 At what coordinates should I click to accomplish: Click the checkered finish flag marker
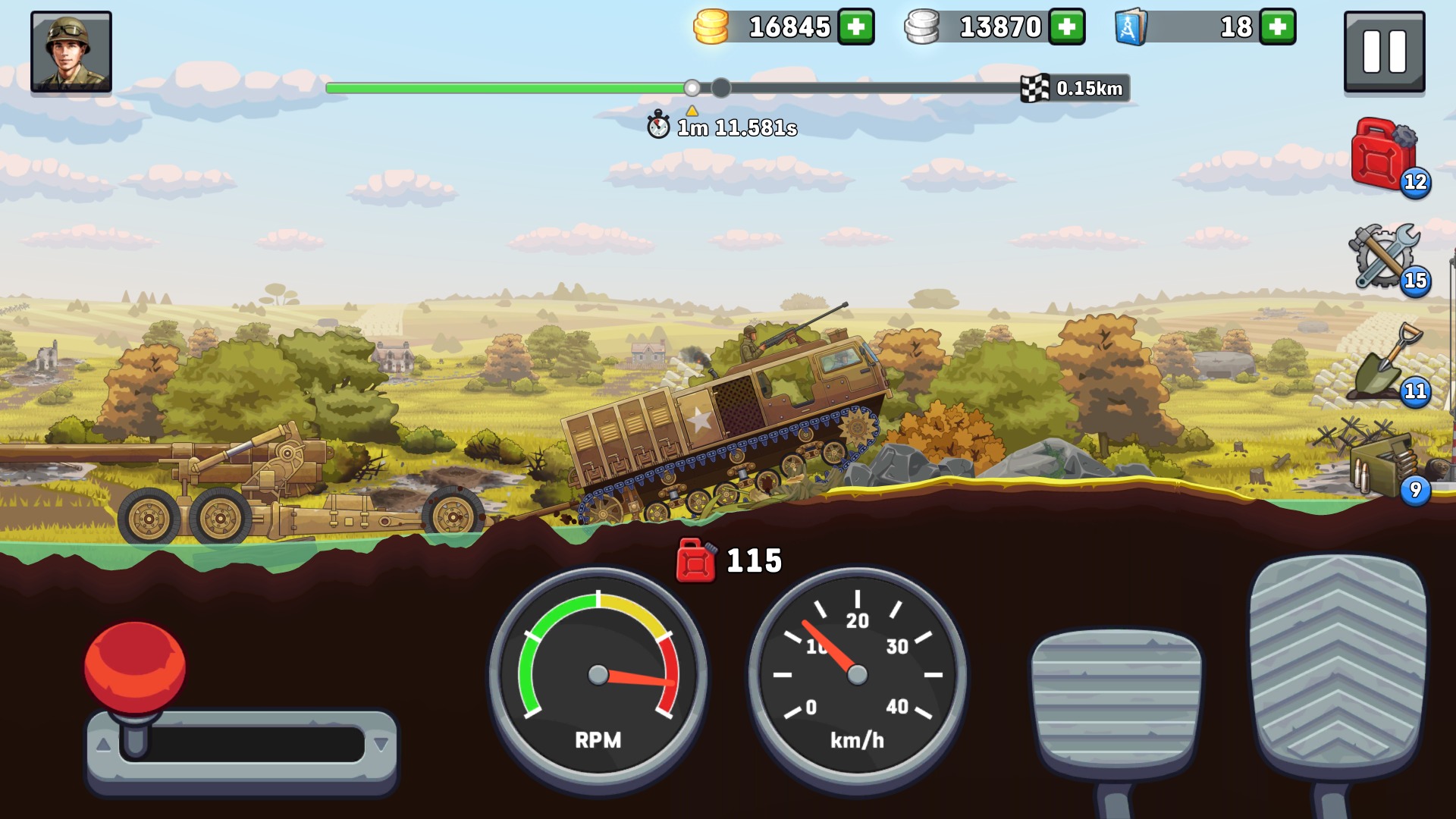click(1034, 87)
